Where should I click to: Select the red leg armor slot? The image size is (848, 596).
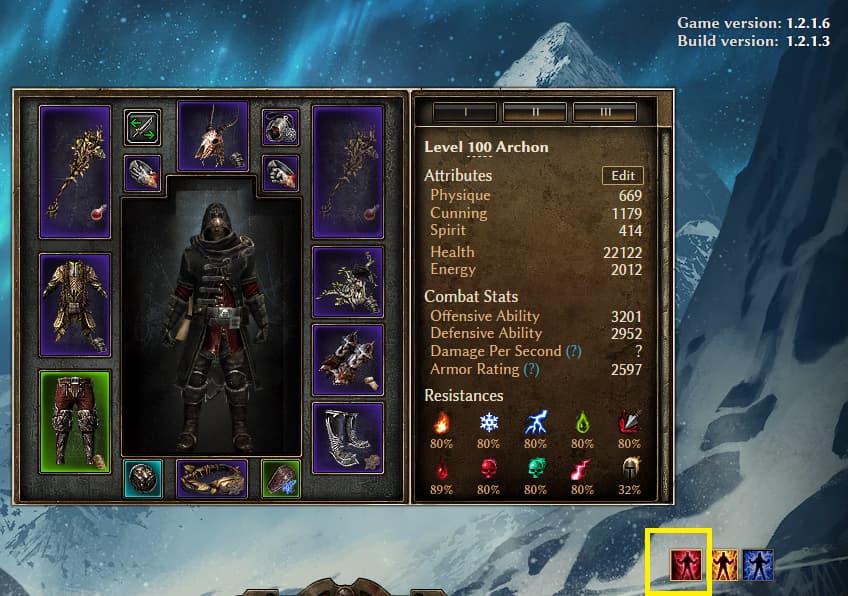pos(75,421)
